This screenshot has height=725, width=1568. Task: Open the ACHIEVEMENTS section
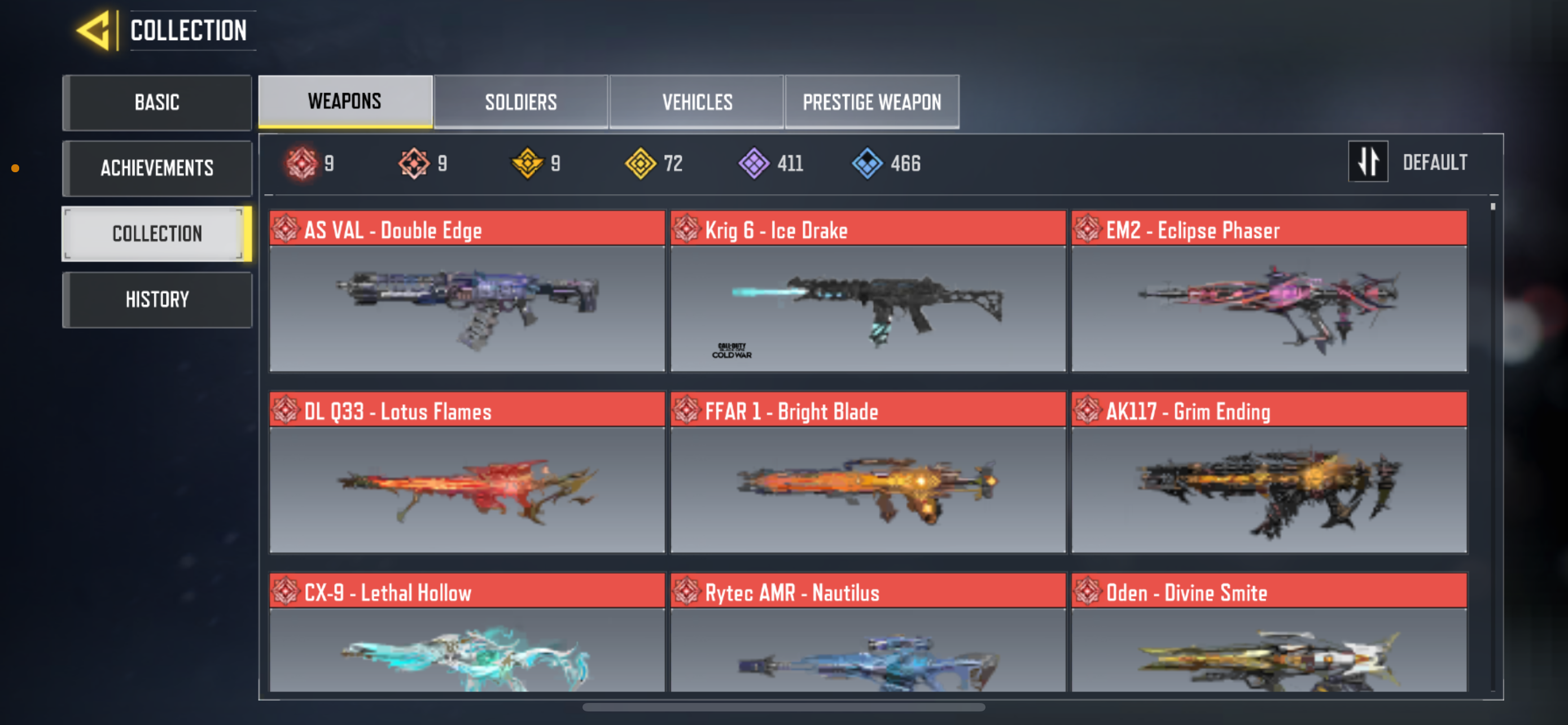157,168
